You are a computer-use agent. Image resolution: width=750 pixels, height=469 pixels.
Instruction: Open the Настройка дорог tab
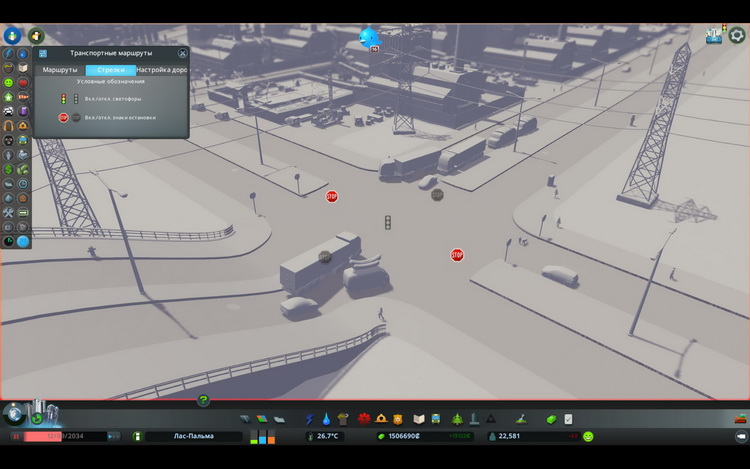tap(162, 70)
